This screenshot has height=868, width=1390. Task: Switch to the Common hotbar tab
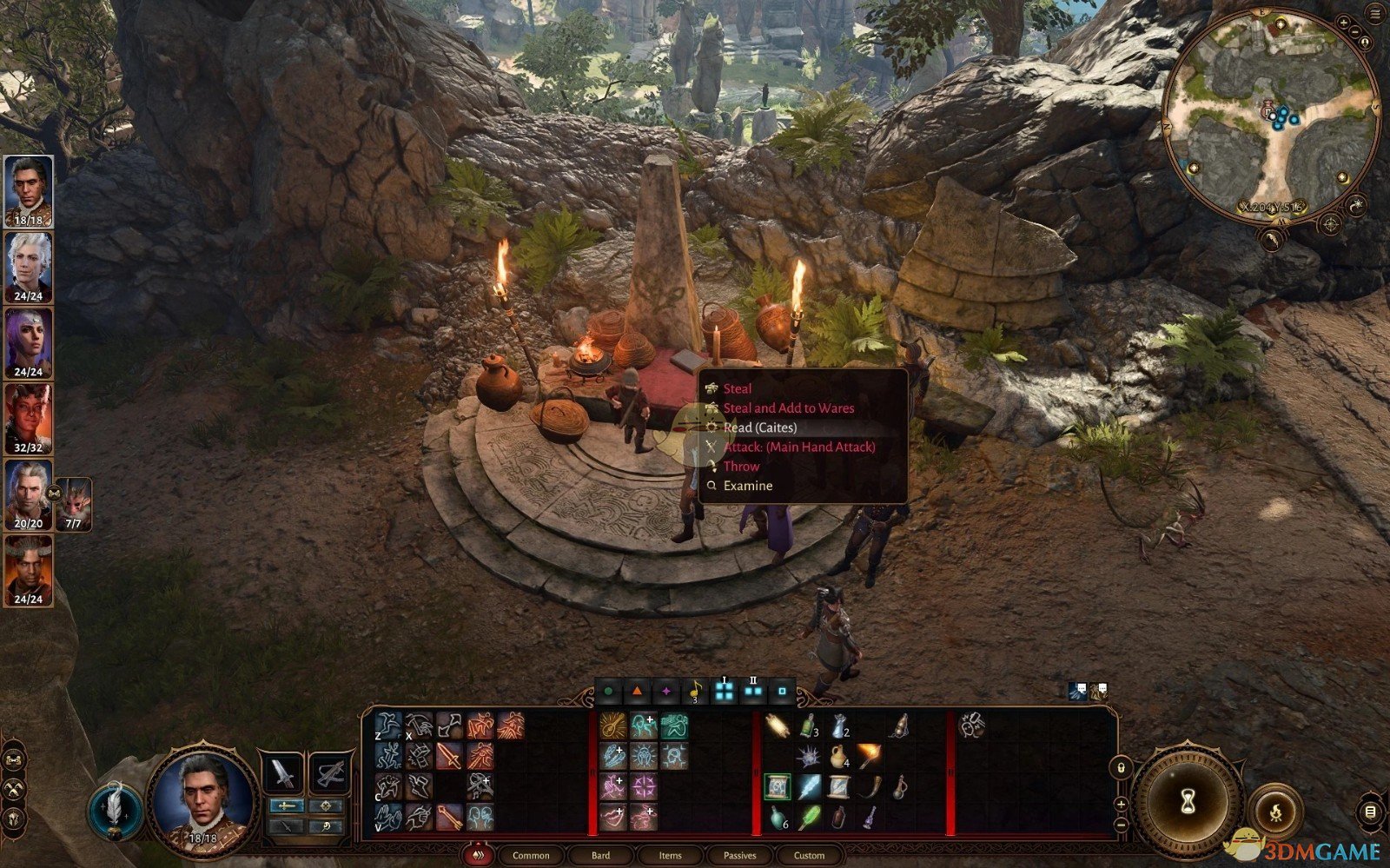(x=531, y=856)
